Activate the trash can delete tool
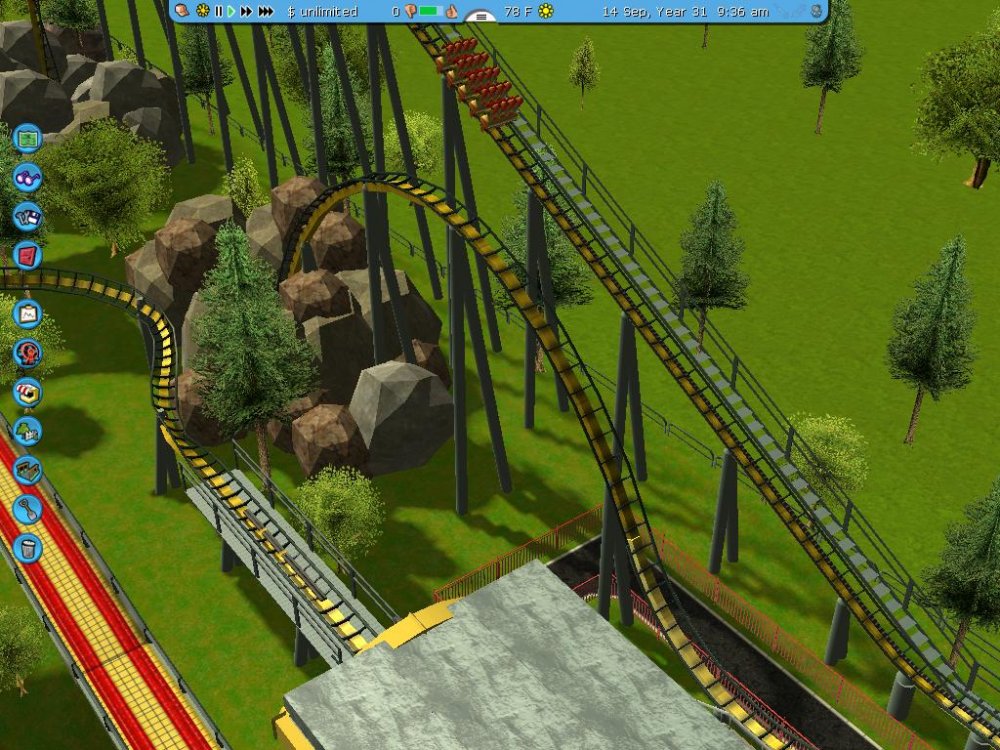This screenshot has width=1000, height=750. (27, 547)
